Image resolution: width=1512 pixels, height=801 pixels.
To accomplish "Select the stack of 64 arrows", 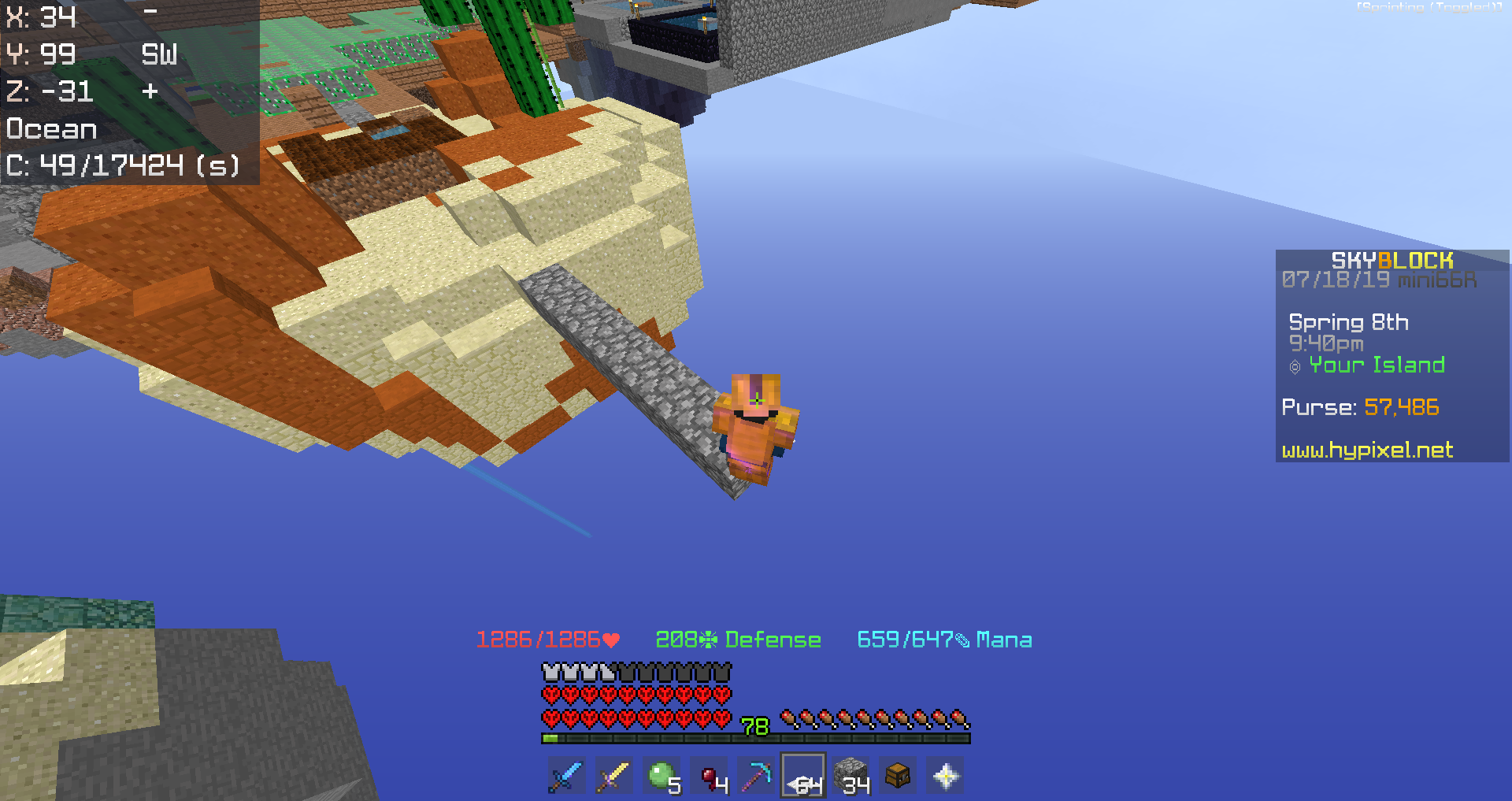I will 802,776.
